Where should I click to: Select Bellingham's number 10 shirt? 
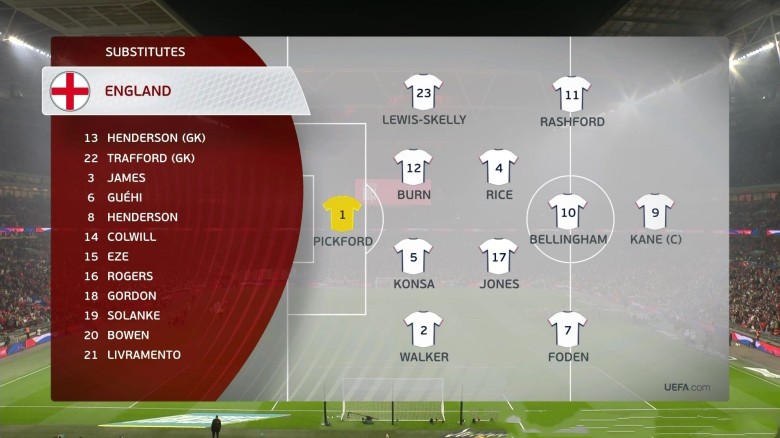[568, 211]
